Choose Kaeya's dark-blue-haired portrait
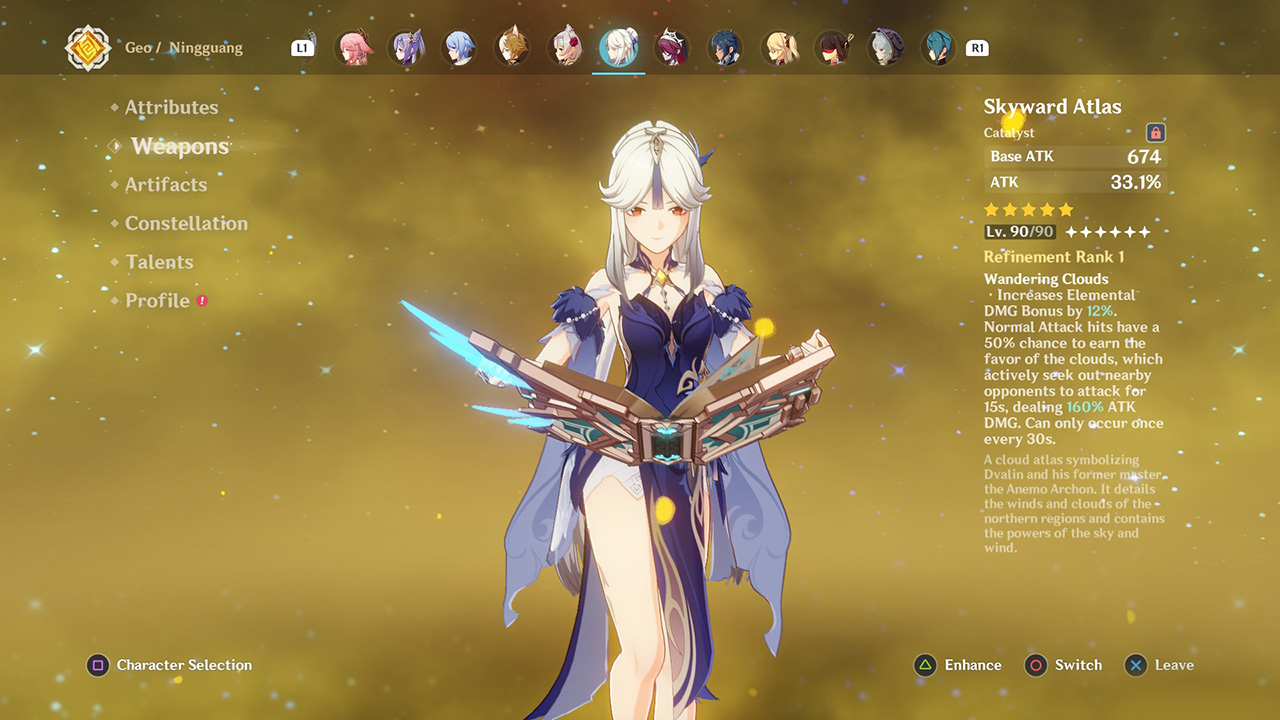The width and height of the screenshot is (1280, 720). click(x=724, y=47)
